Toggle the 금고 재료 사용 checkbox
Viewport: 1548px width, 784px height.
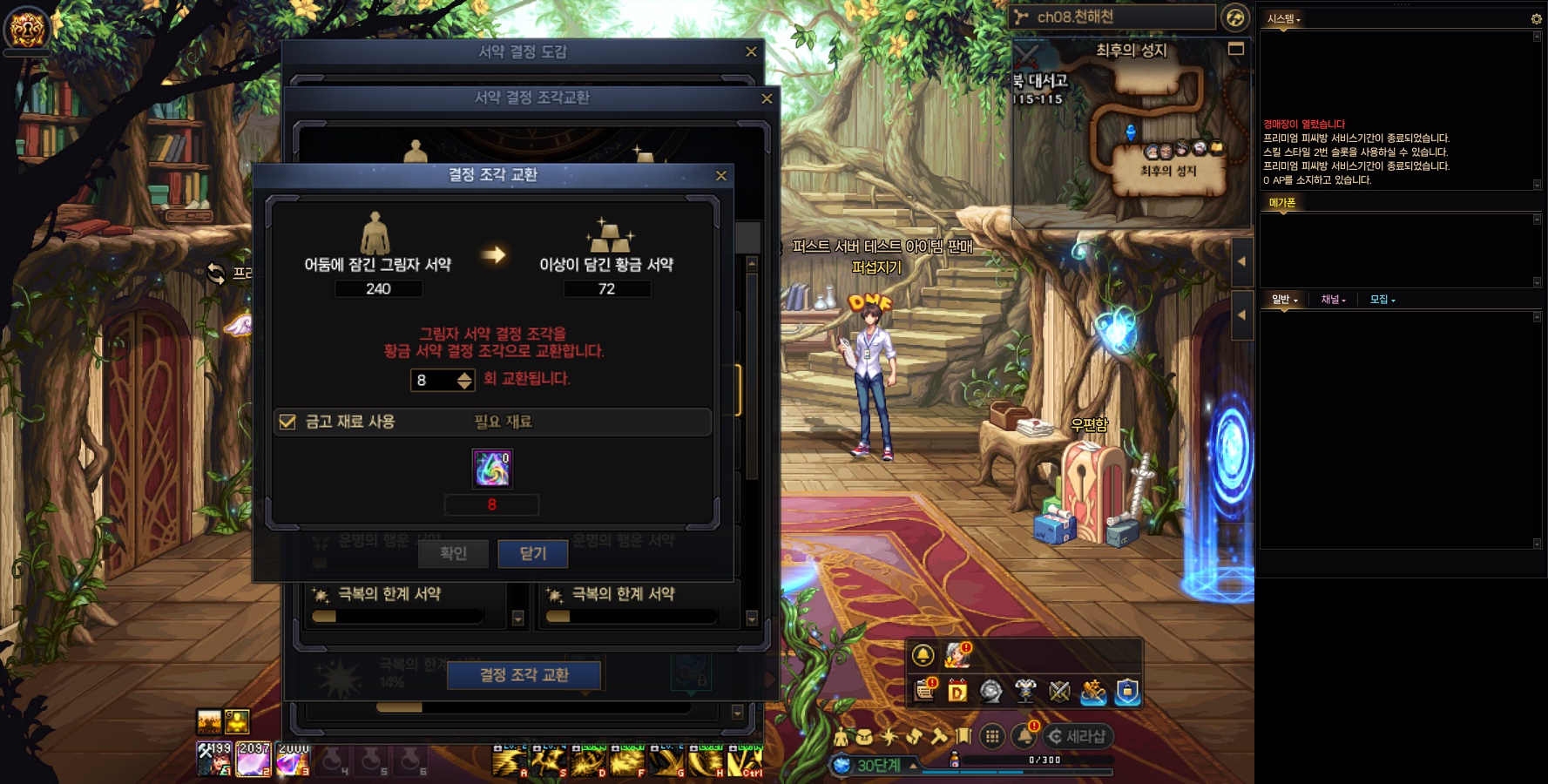click(287, 422)
